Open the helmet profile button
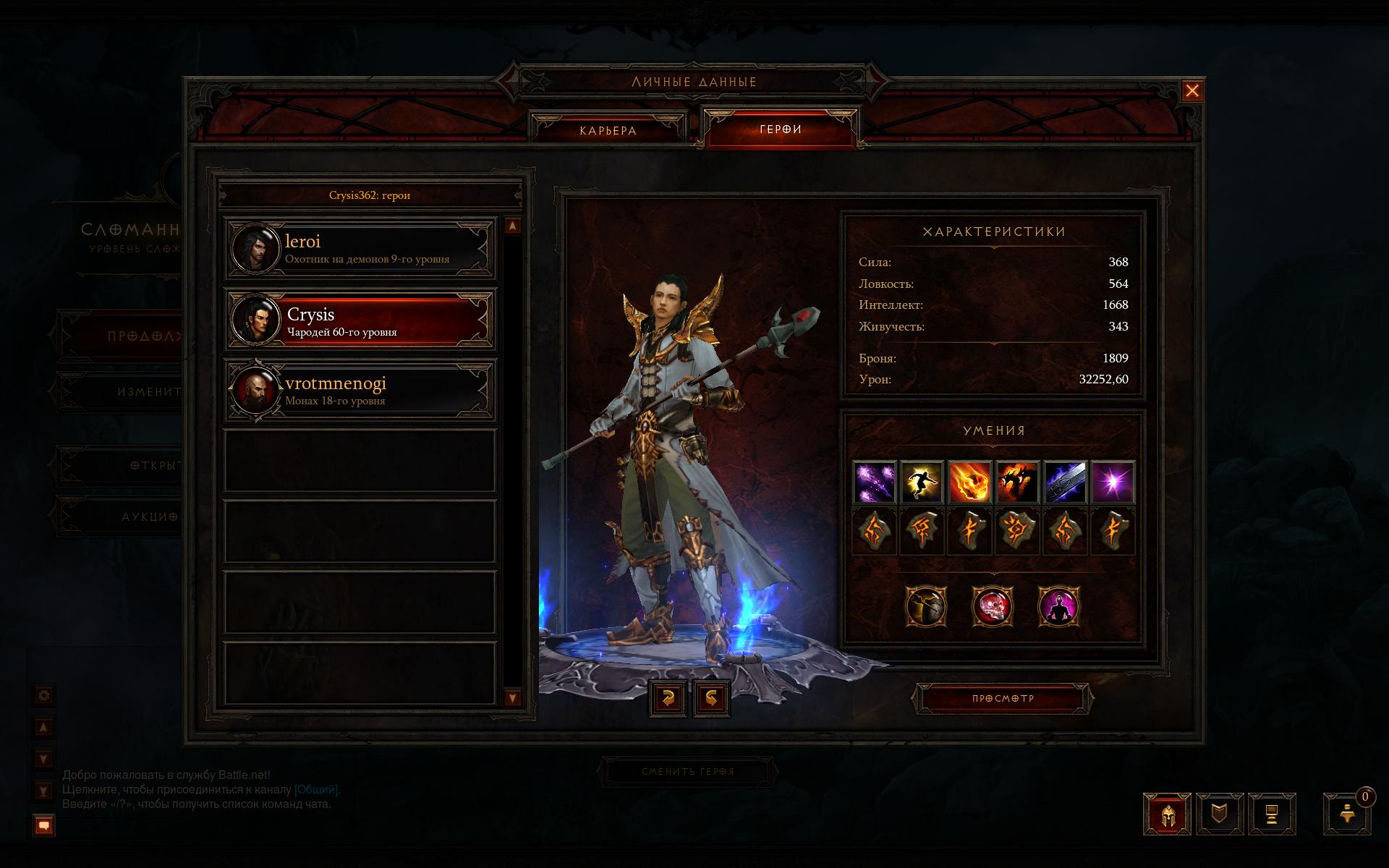Screen dimensions: 1389x868 [1167, 814]
